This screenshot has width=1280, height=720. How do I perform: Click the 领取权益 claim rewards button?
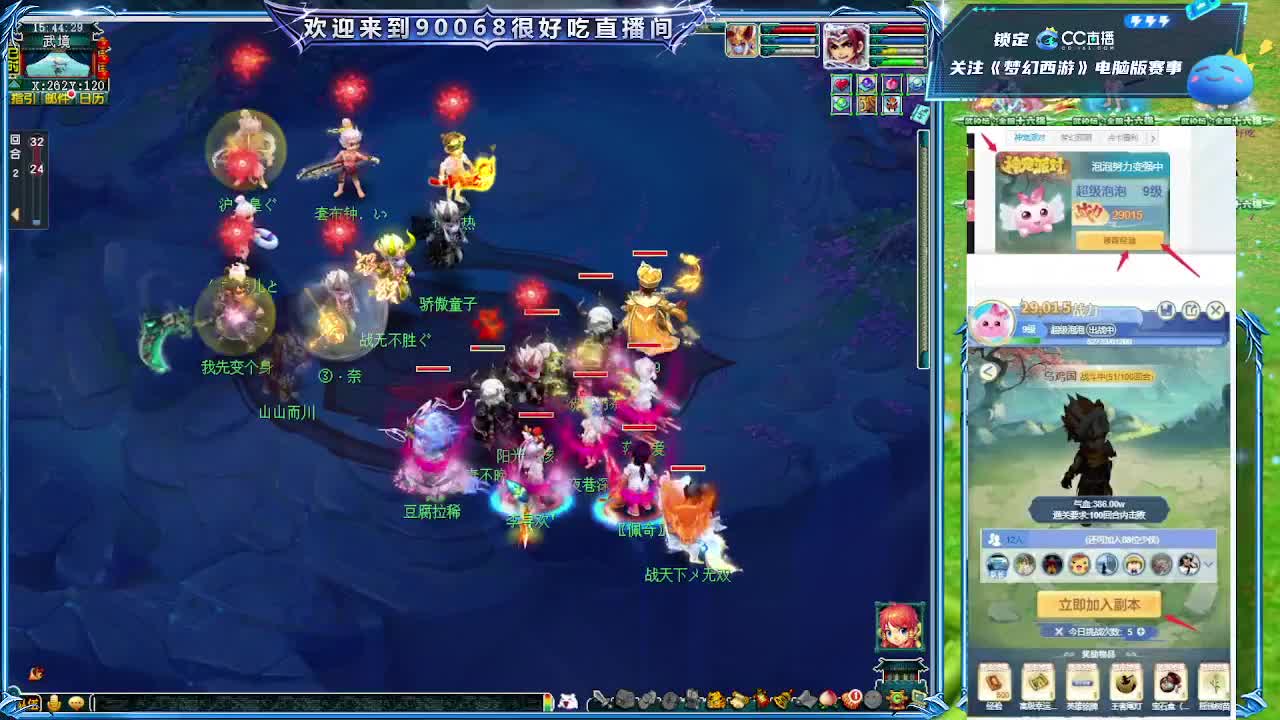click(x=1121, y=240)
